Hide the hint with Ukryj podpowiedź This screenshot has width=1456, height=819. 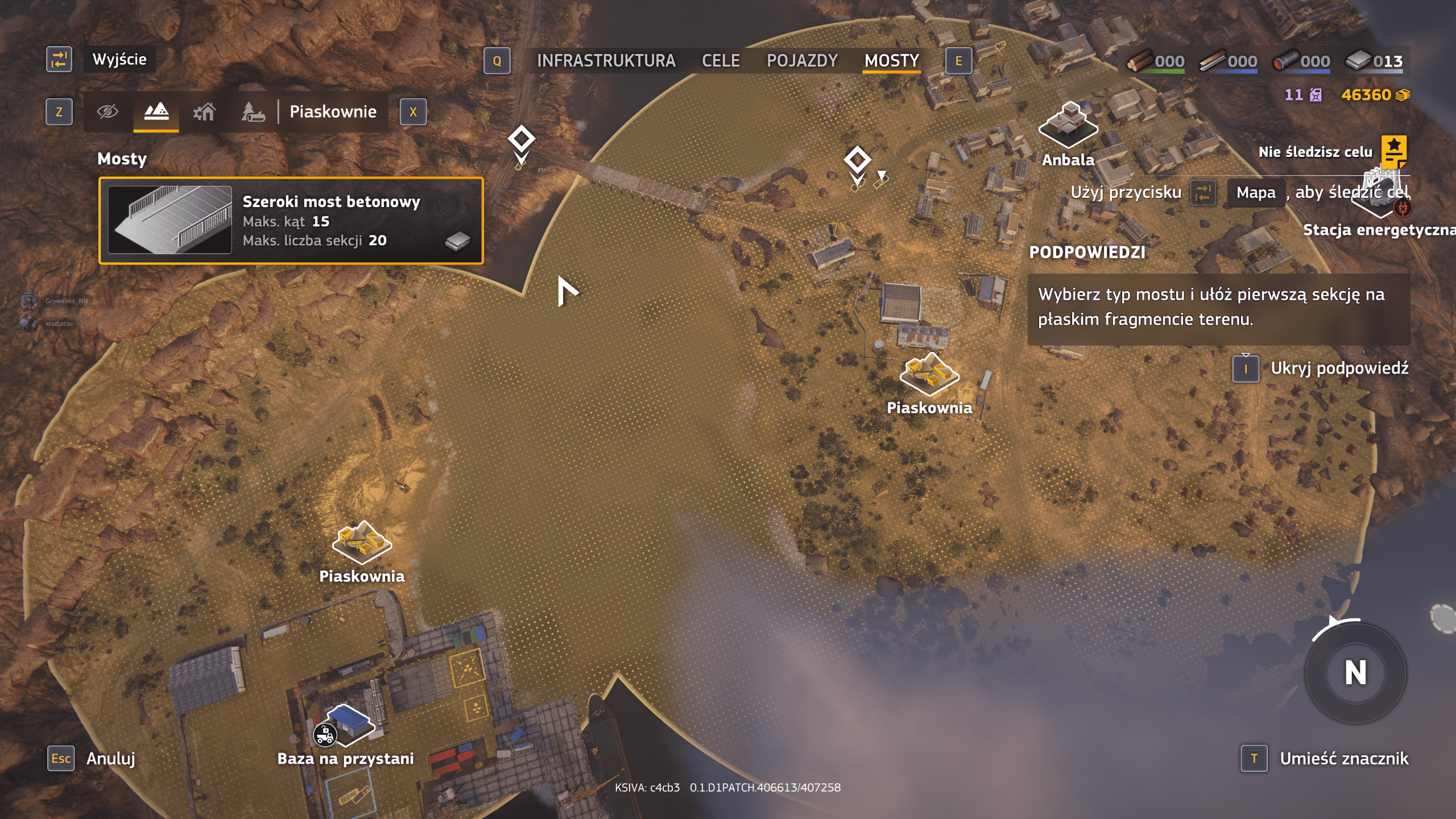coord(1339,369)
